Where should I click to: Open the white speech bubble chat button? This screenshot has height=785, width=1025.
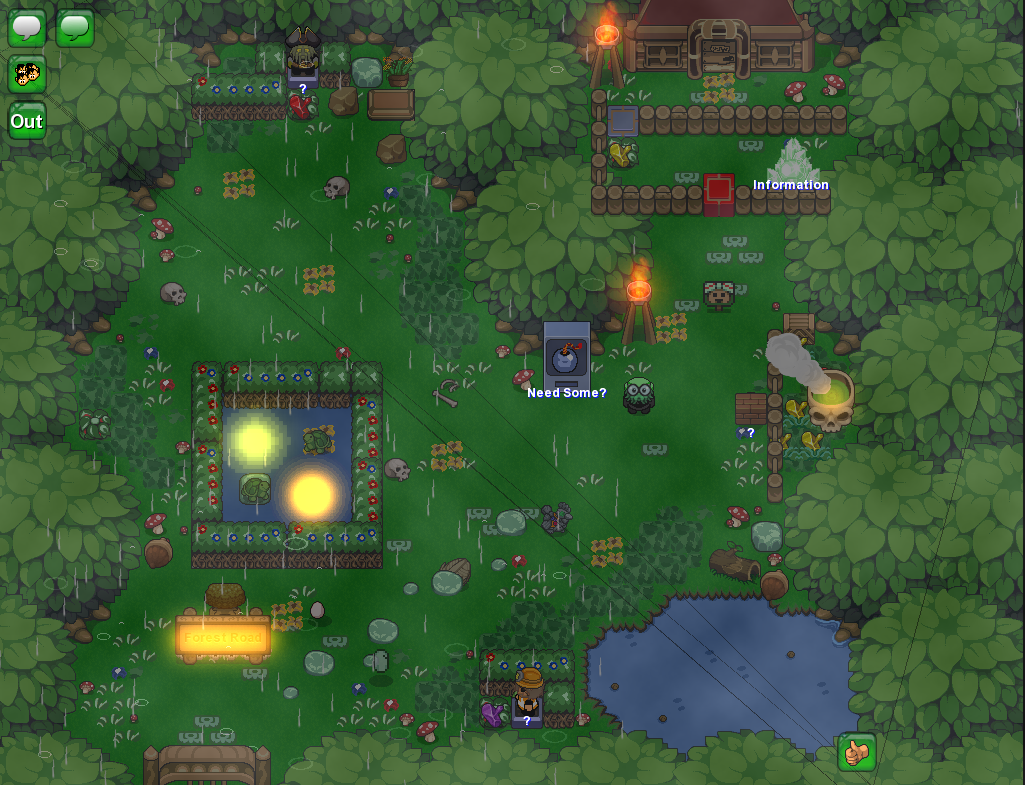[x=27, y=28]
